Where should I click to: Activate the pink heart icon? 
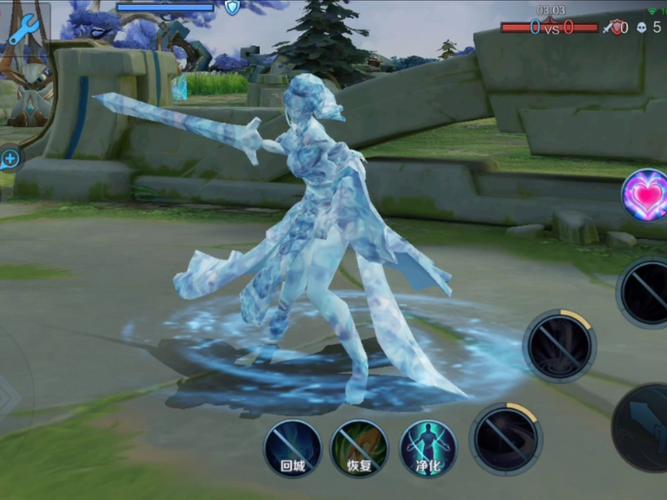pyautogui.click(x=646, y=195)
